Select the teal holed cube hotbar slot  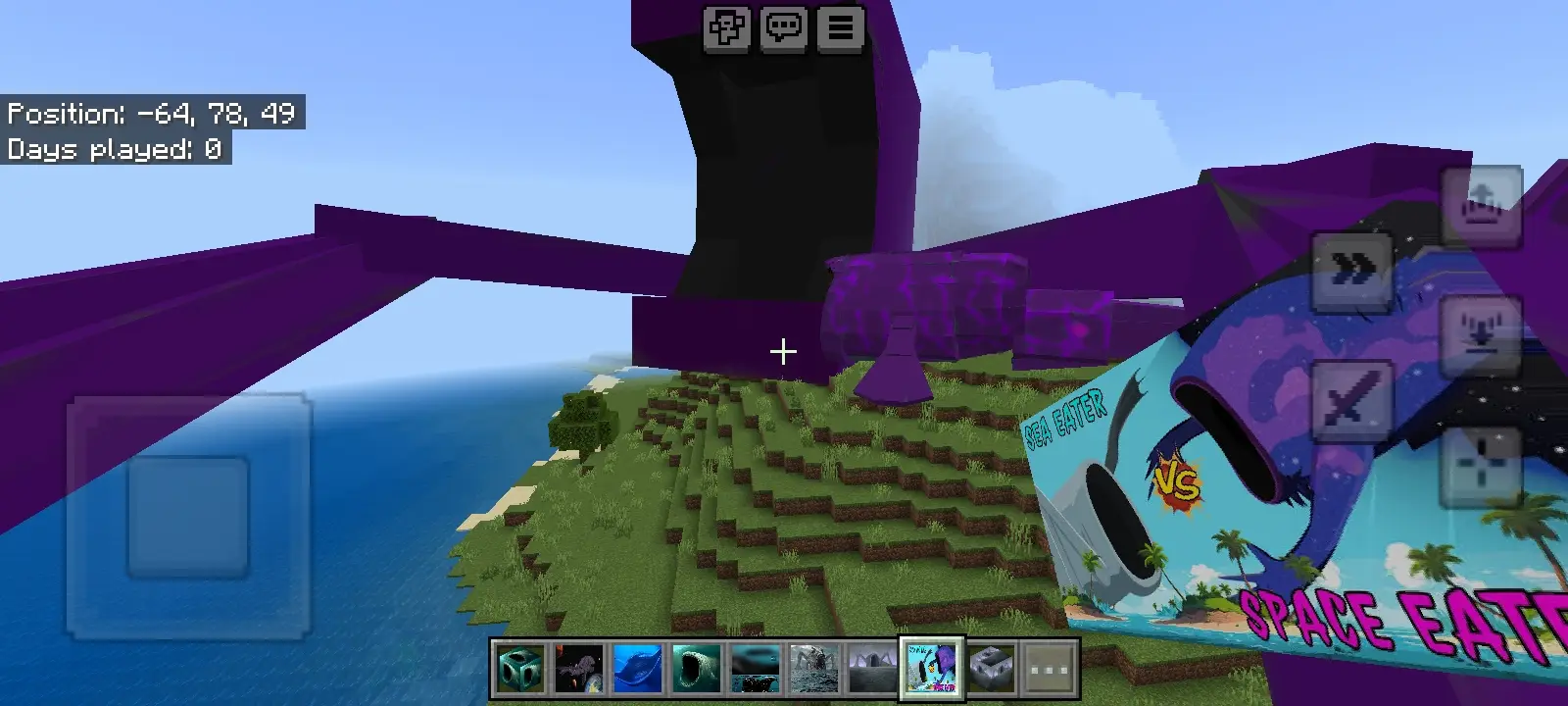click(x=520, y=669)
